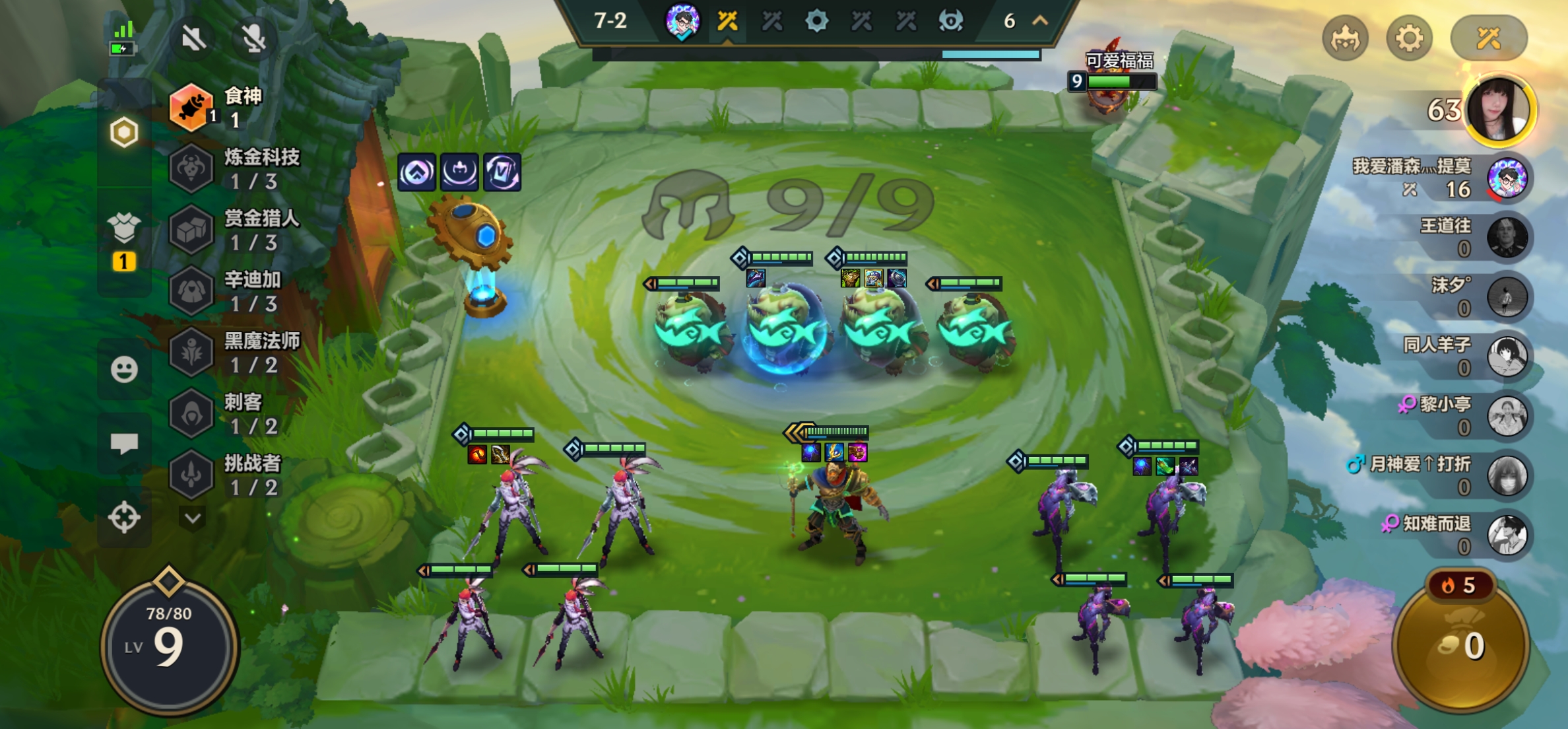View the 黑魔法师 trait details
The image size is (1568, 729).
pos(238,353)
